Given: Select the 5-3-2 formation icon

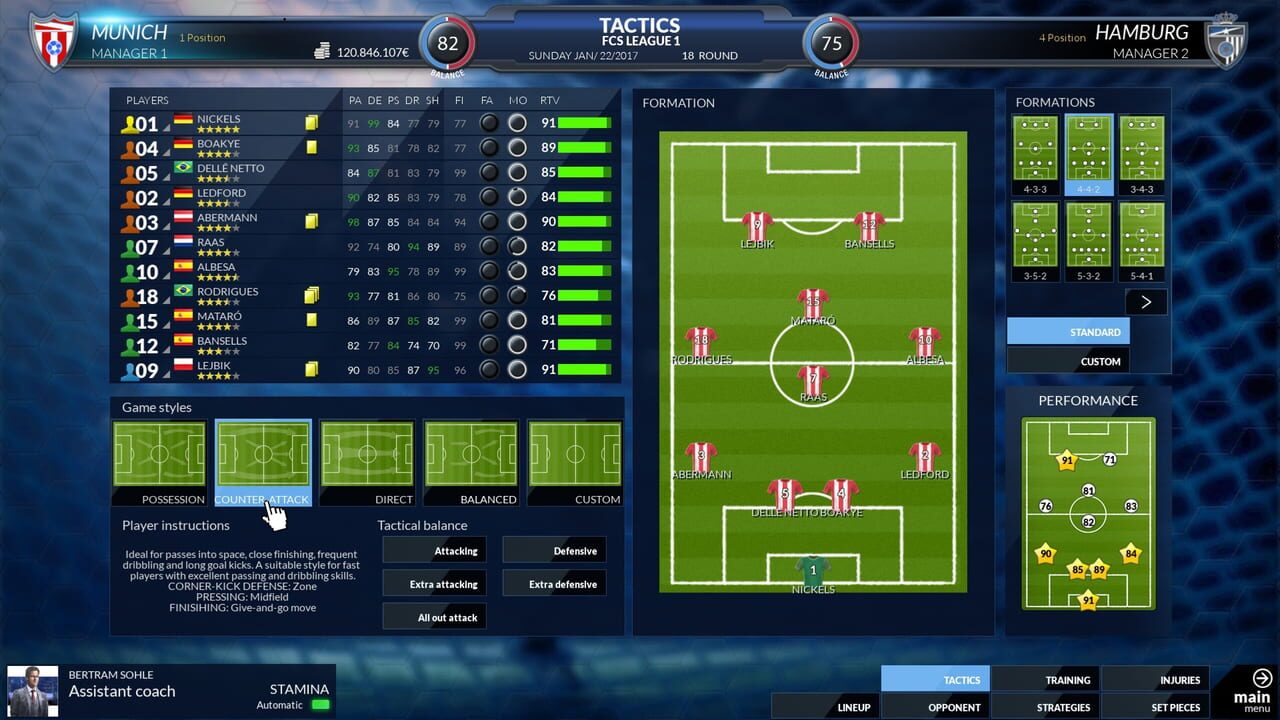Looking at the screenshot, I should 1087,240.
